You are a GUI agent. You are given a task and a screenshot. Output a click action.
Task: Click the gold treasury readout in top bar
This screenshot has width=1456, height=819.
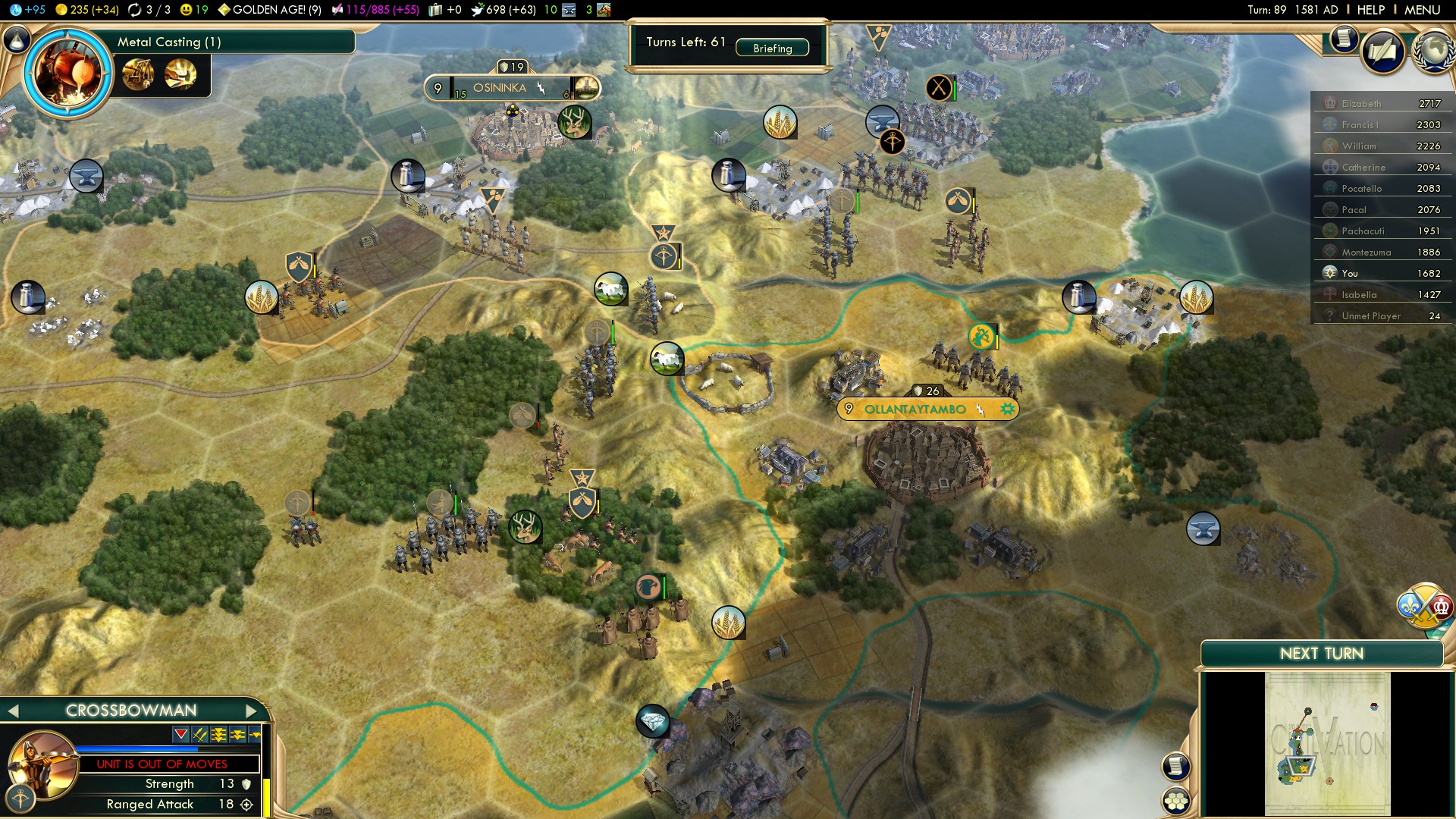(88, 10)
